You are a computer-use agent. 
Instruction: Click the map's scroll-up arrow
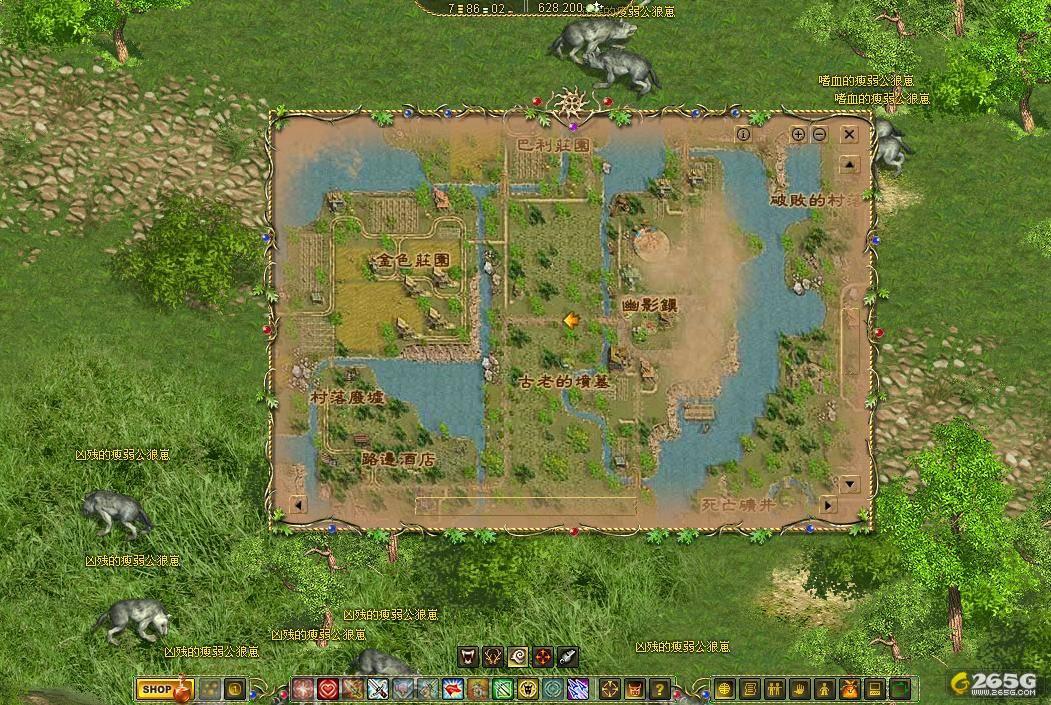coord(849,165)
